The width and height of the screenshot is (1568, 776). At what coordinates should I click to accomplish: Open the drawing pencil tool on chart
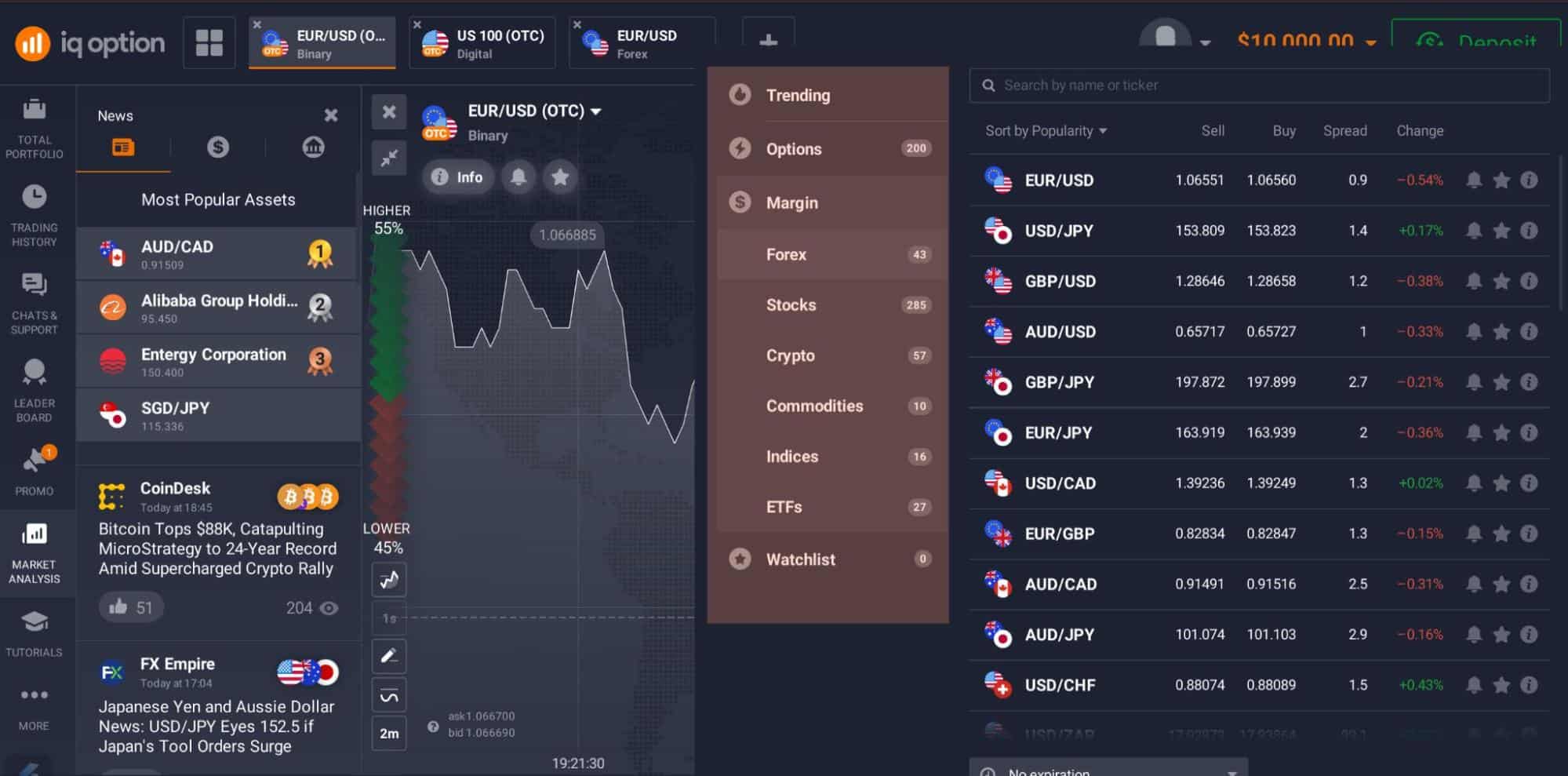click(388, 656)
